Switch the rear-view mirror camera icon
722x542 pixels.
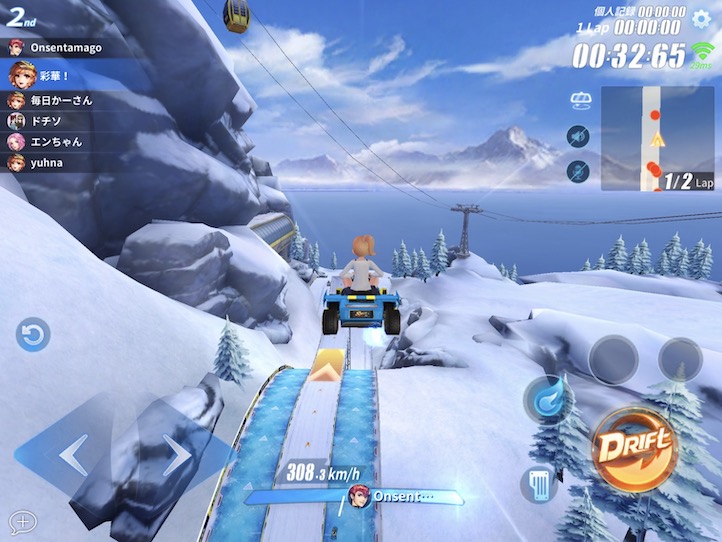point(578,100)
